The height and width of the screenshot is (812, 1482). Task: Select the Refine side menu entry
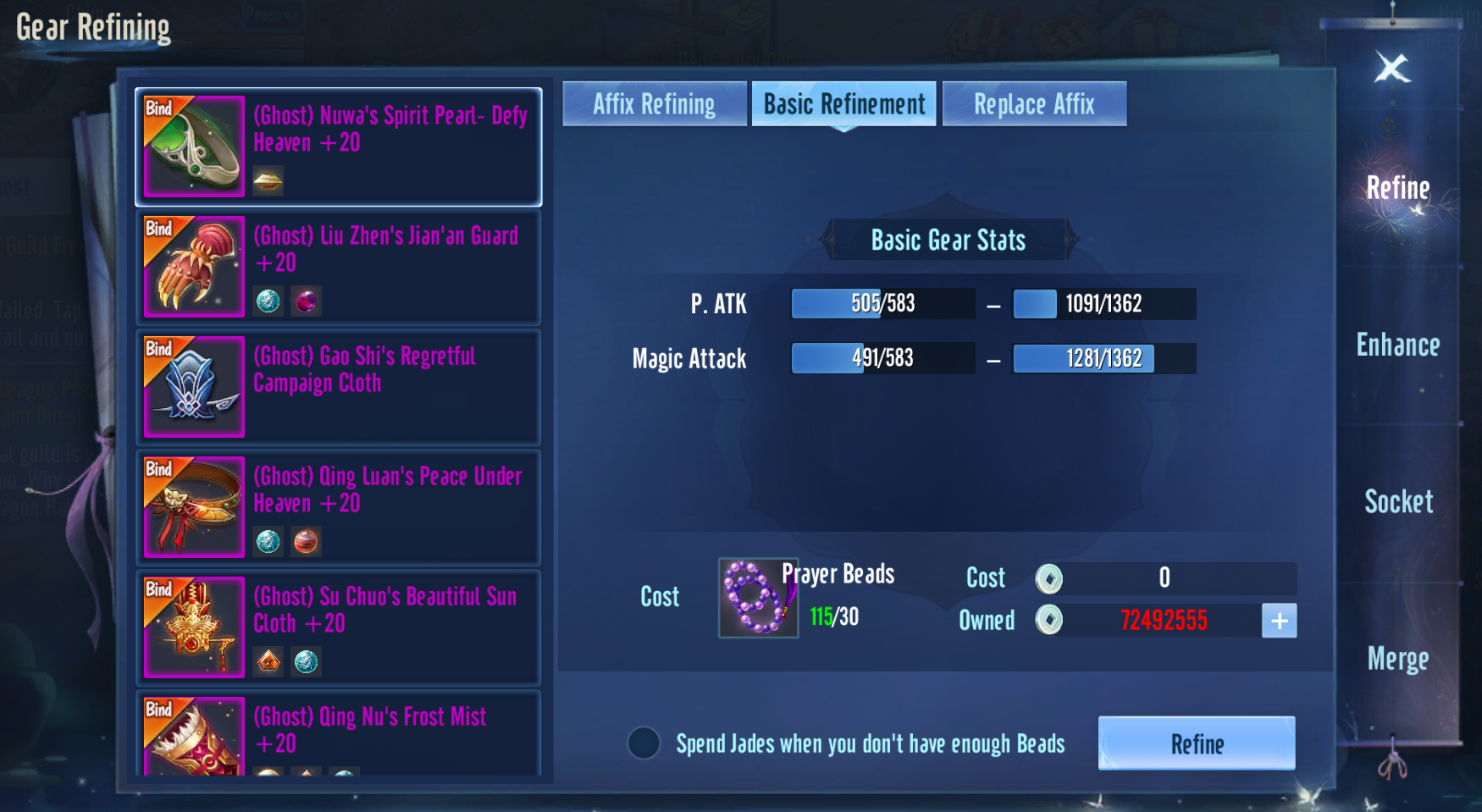1397,188
